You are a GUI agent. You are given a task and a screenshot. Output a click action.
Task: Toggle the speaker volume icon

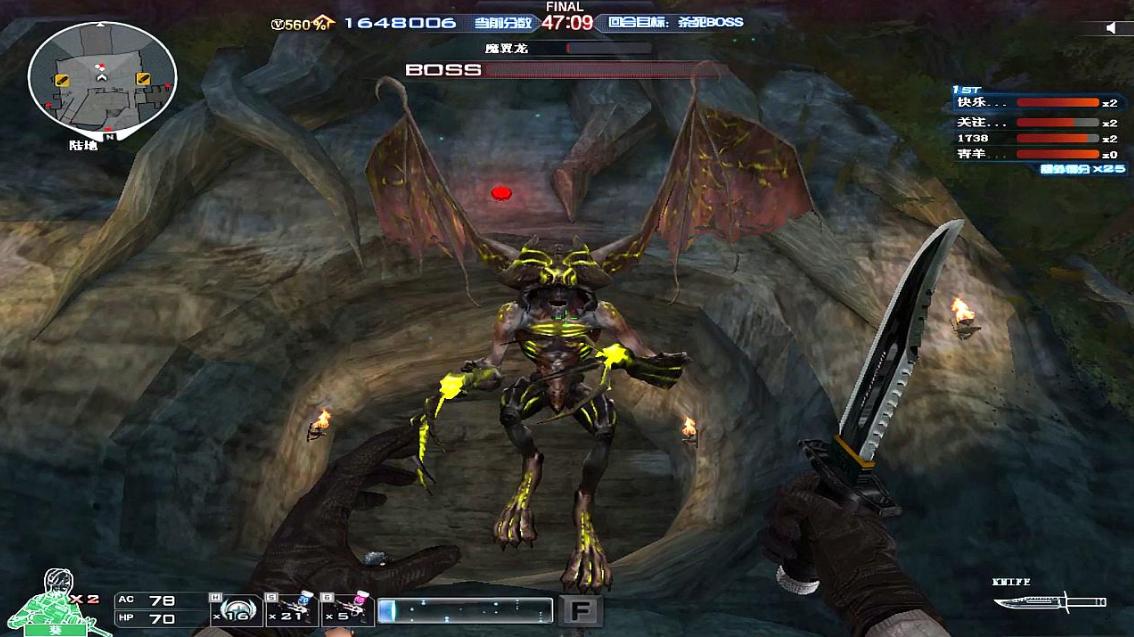point(1112,28)
